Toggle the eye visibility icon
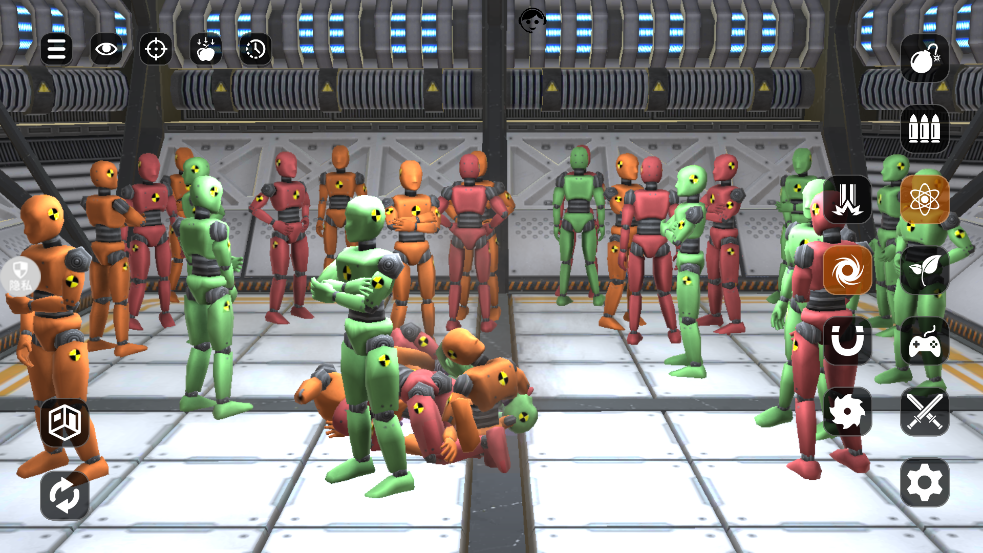Screen dimensions: 983x553 tap(106, 48)
